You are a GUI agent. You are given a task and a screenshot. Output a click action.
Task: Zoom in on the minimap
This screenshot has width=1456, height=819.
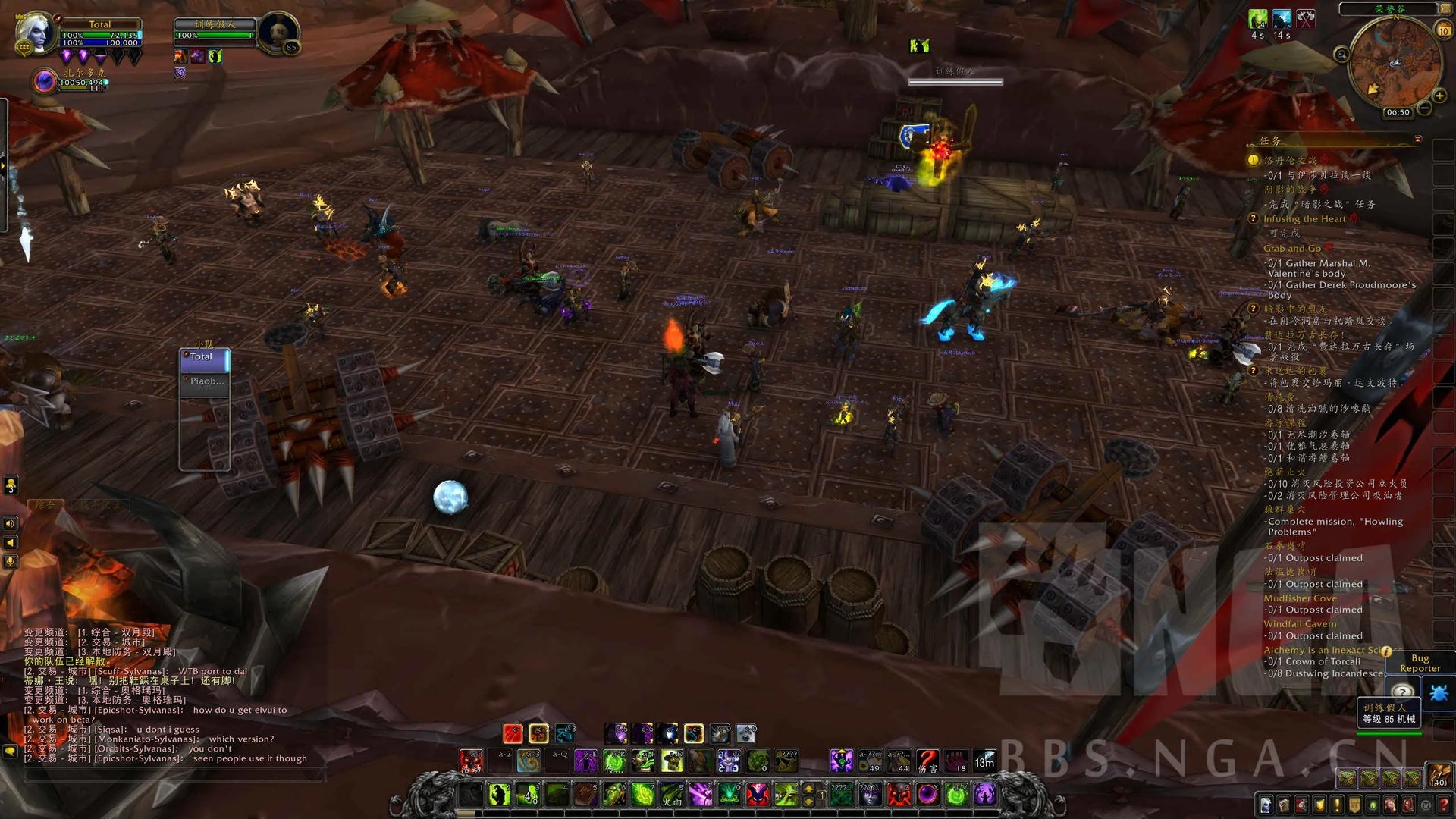[1439, 96]
